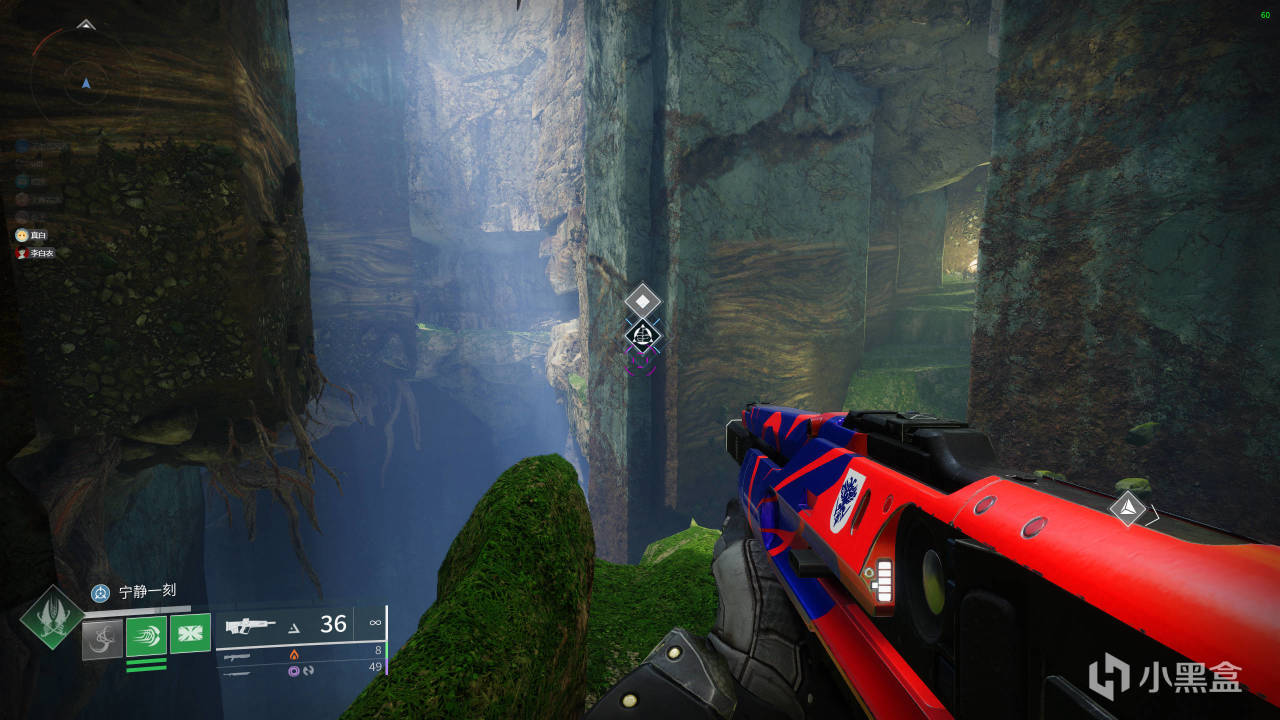Select the green super ability diamond icon
The width and height of the screenshot is (1280, 720).
click(x=52, y=618)
